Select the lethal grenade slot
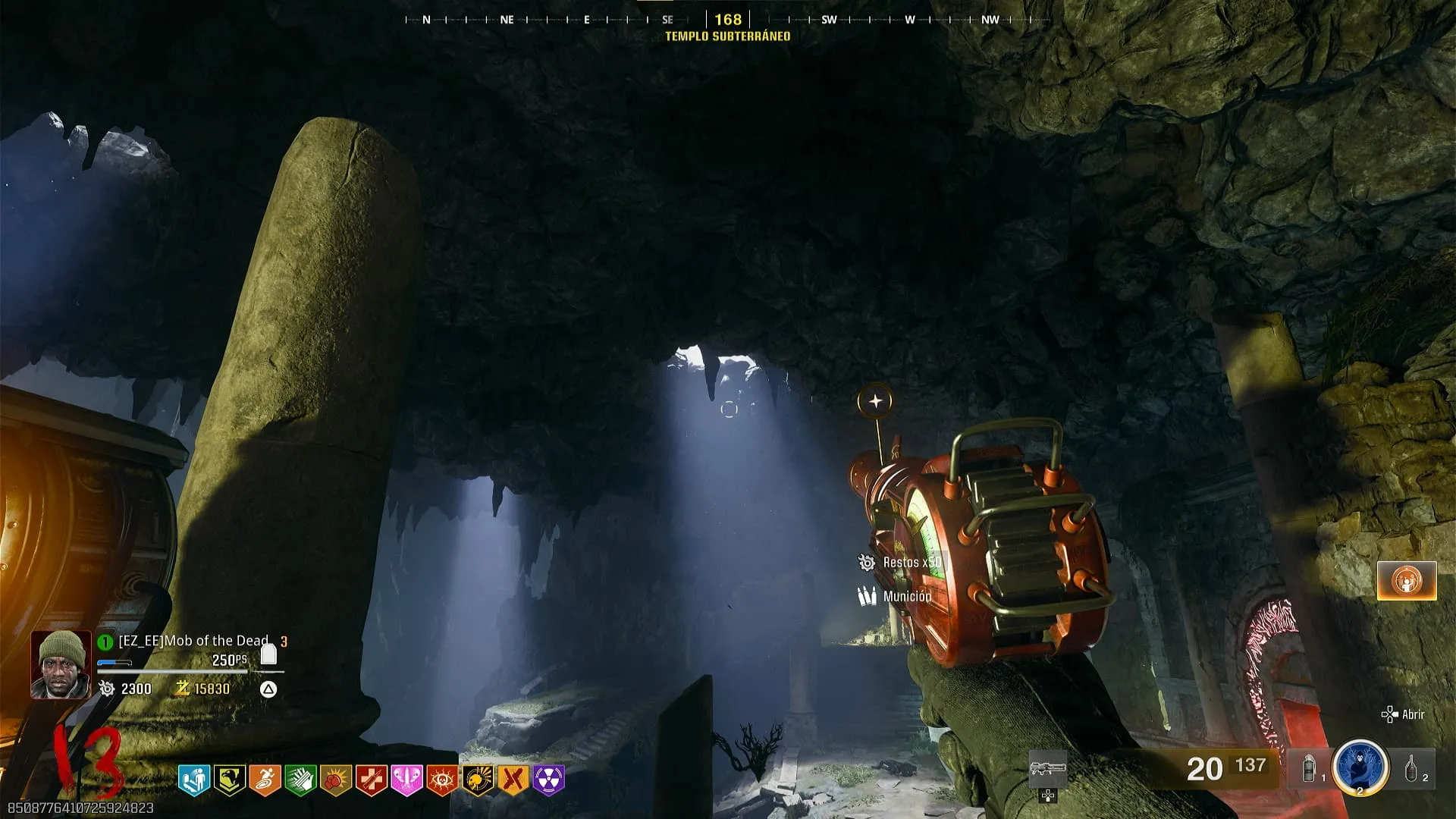The image size is (1456, 819). pos(1412,769)
